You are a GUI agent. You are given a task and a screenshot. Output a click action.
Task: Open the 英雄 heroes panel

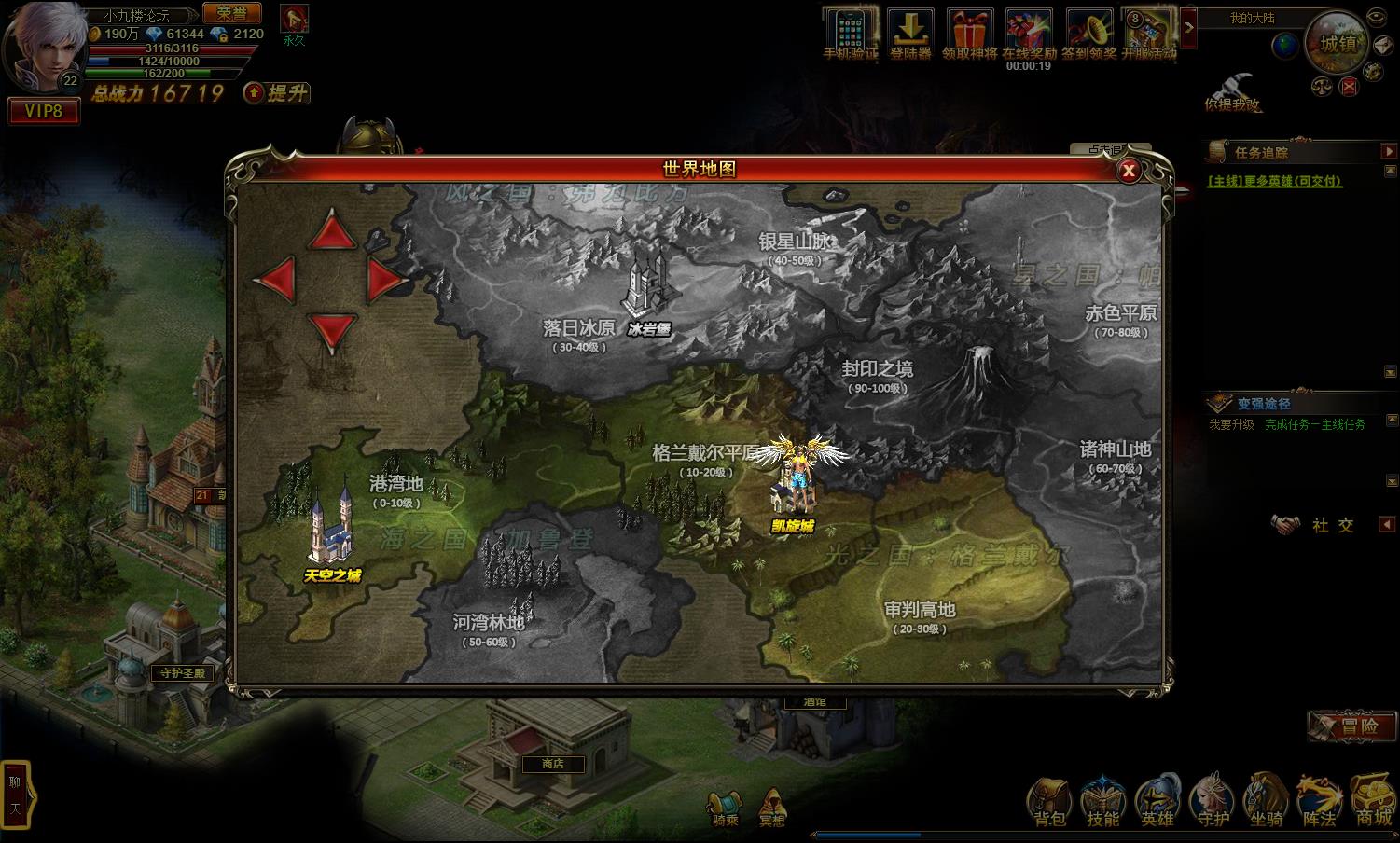click(x=1157, y=802)
